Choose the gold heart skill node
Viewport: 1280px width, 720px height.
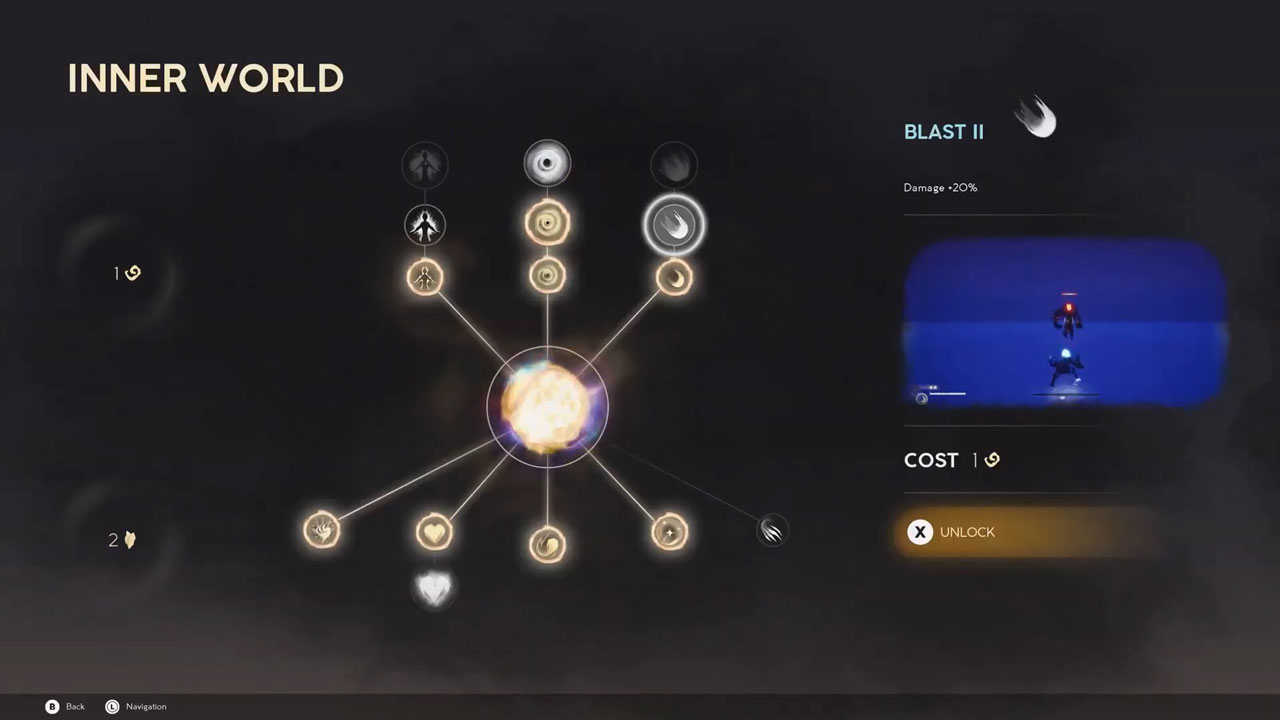[434, 532]
